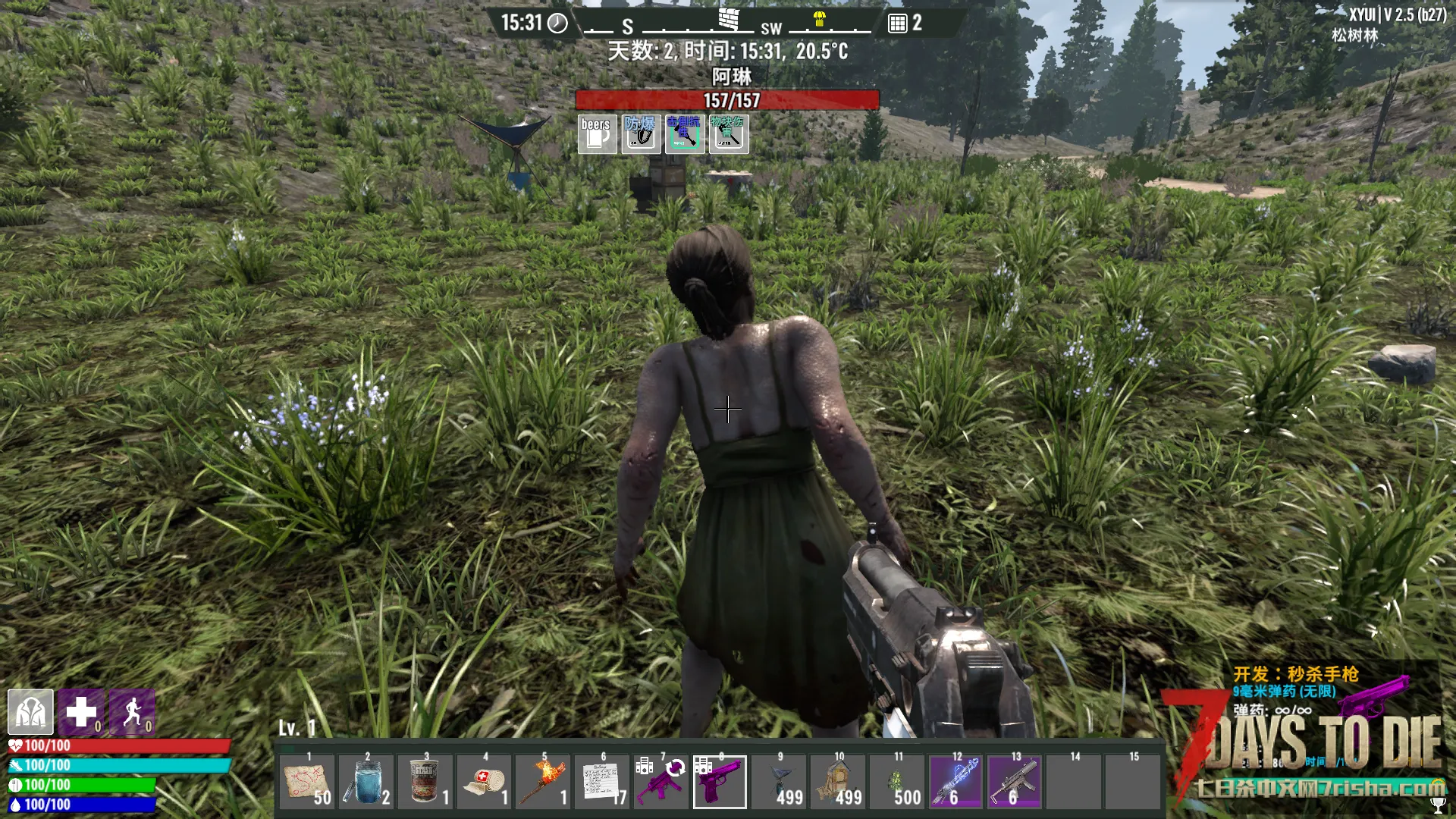Select the grey rifle in slot 13
This screenshot has height=819, width=1456.
pyautogui.click(x=1015, y=782)
